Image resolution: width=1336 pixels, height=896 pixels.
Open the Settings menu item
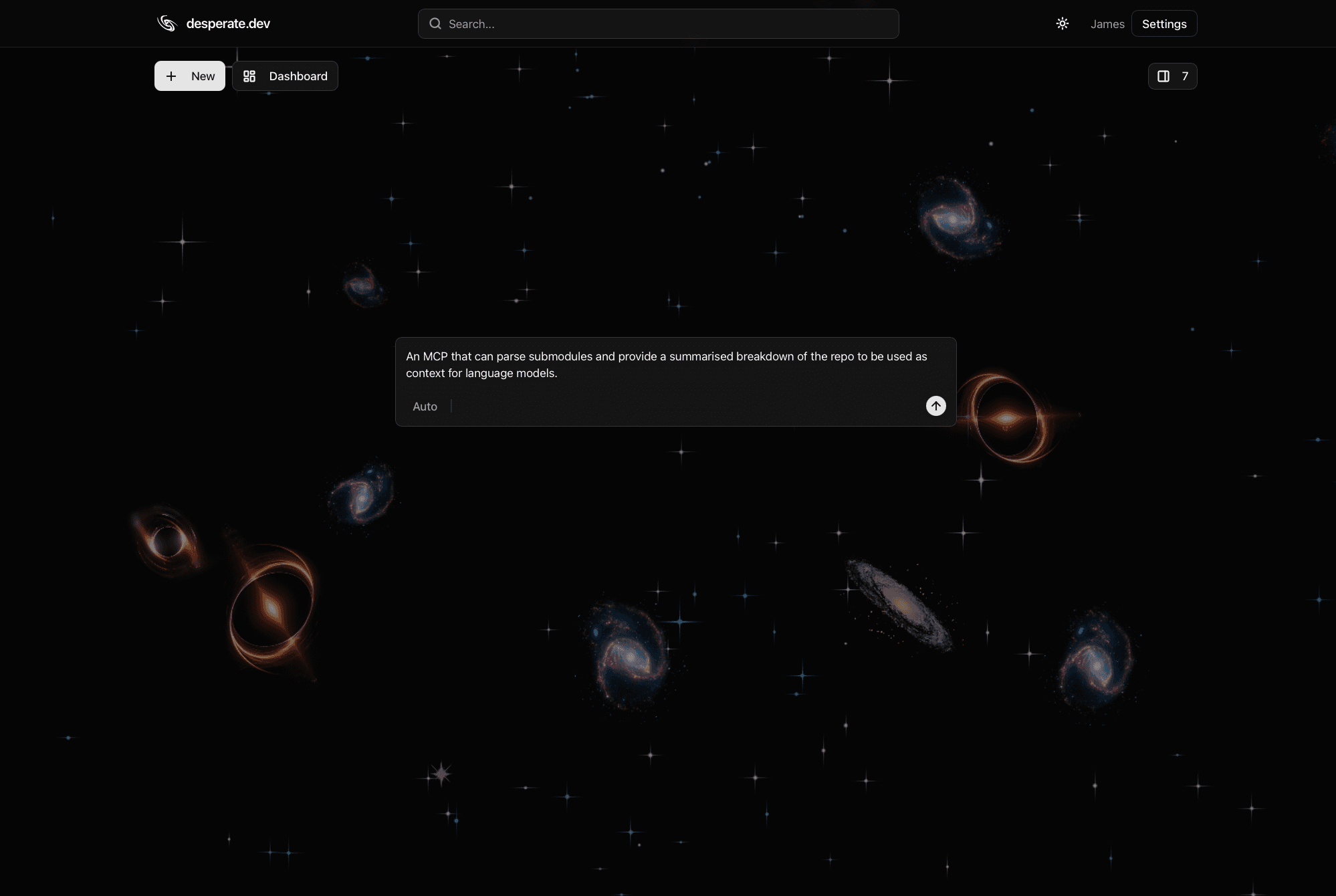(1163, 23)
